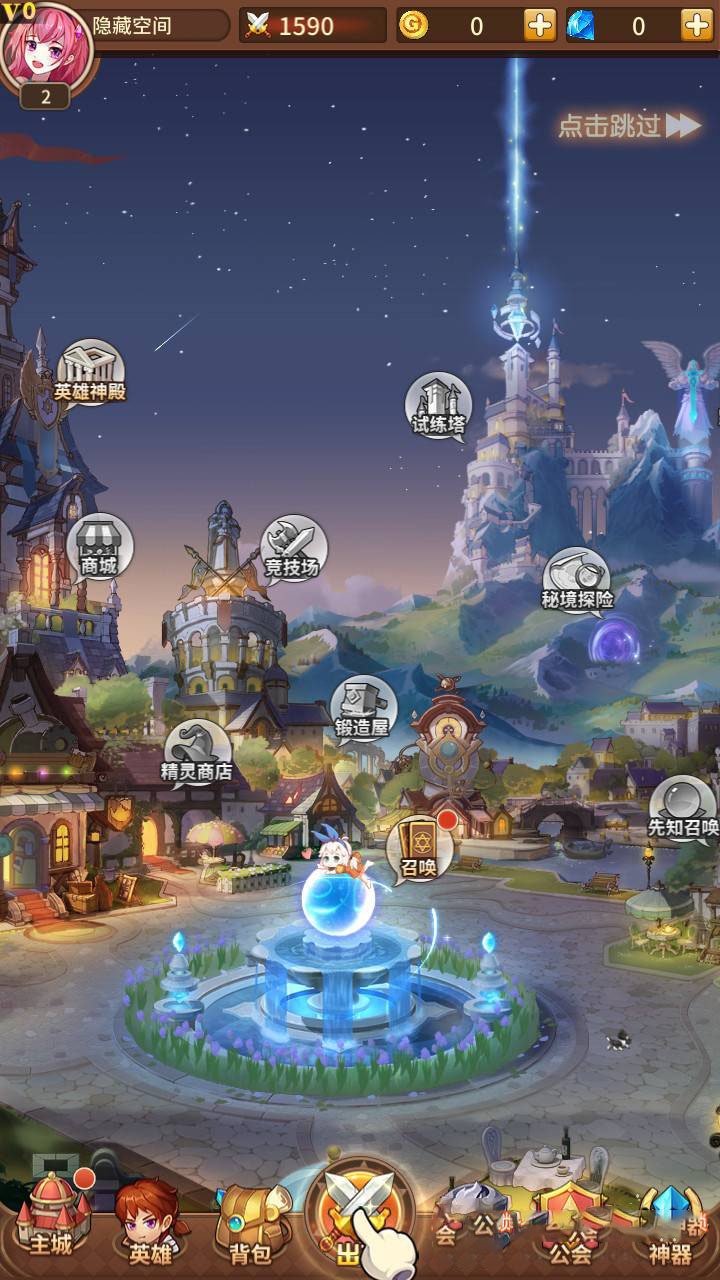Screen dimensions: 720x1280
Task: Add gold with the plus button
Action: (x=540, y=26)
